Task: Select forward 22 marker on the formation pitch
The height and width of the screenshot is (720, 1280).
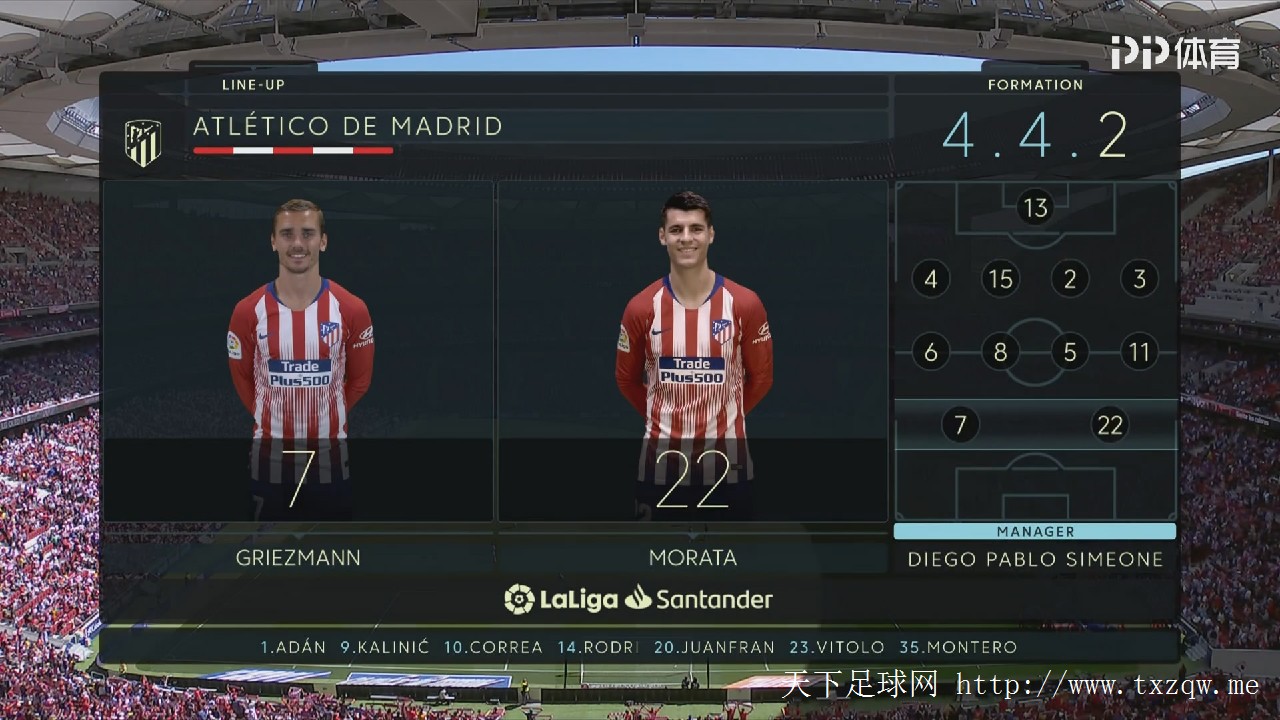Action: 1110,425
